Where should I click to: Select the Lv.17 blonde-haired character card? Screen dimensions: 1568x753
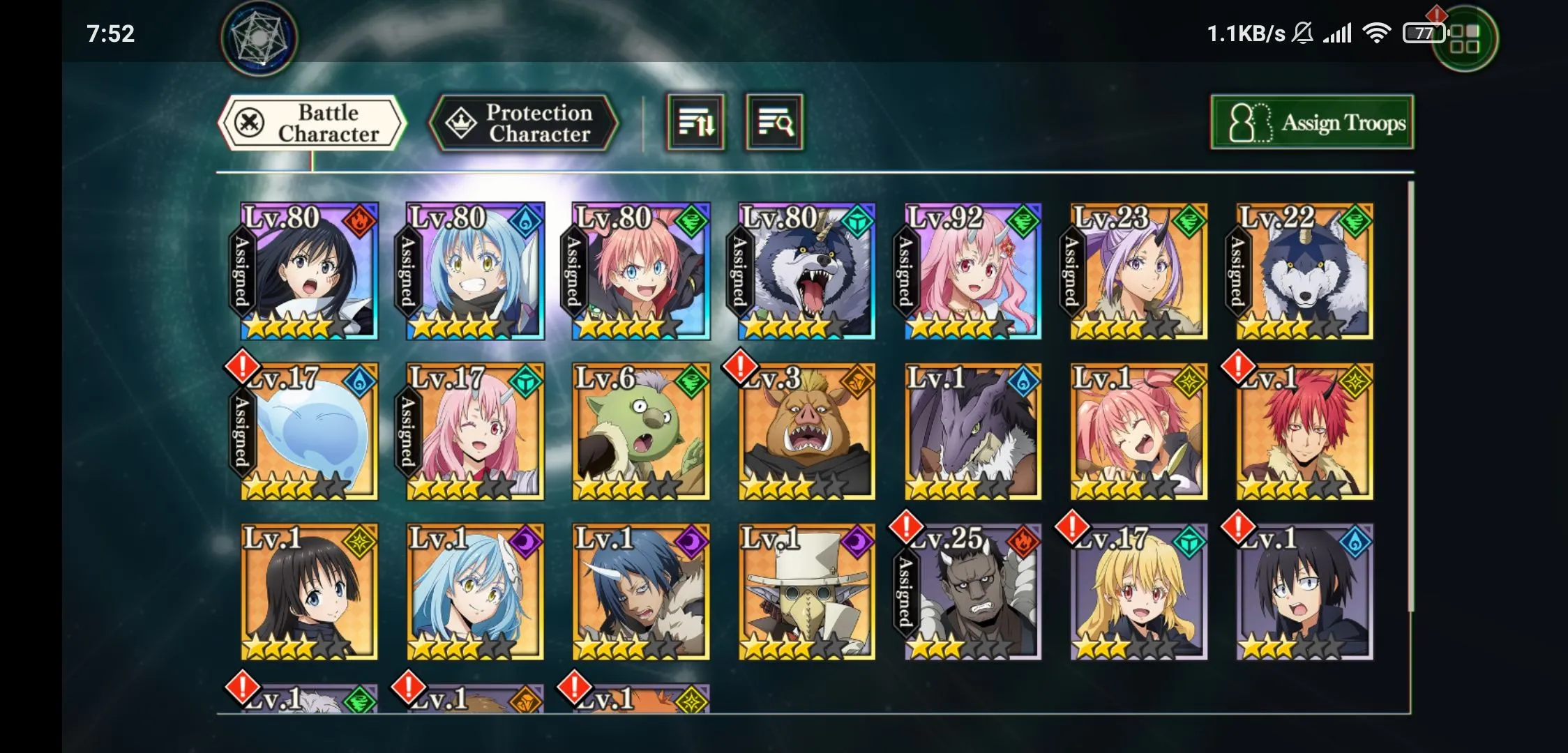coord(1139,593)
